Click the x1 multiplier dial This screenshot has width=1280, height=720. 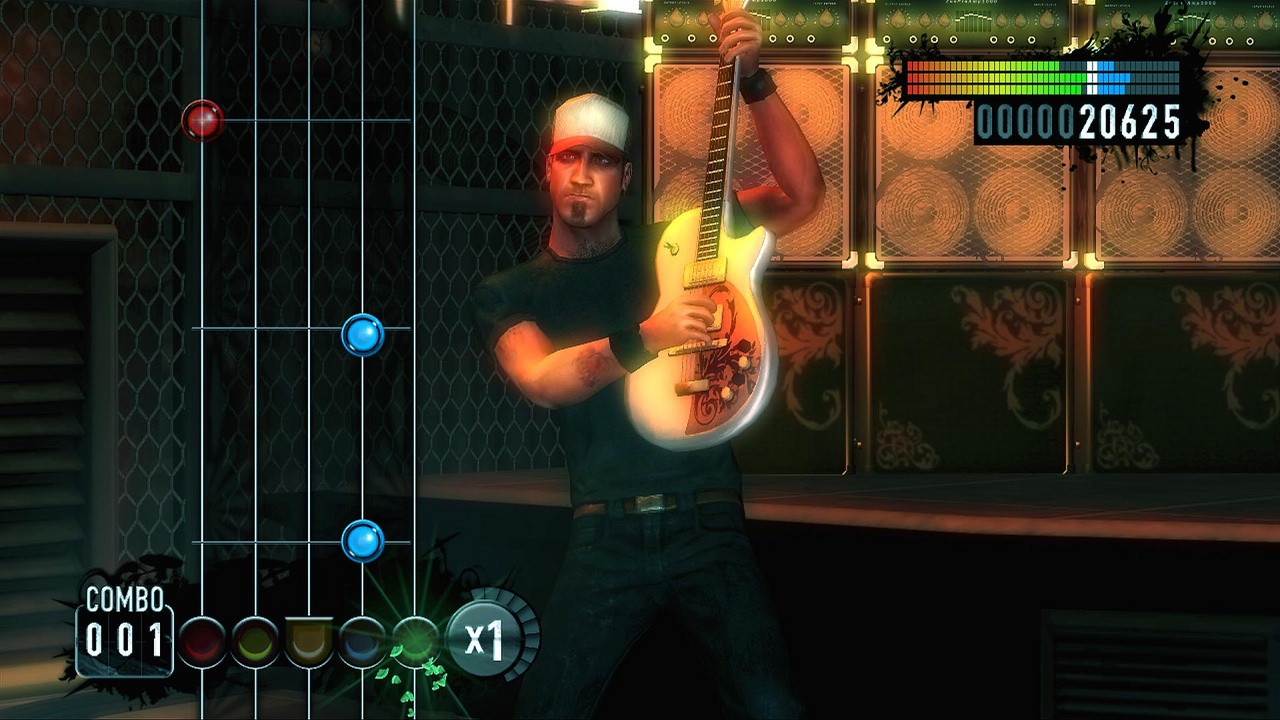[487, 637]
